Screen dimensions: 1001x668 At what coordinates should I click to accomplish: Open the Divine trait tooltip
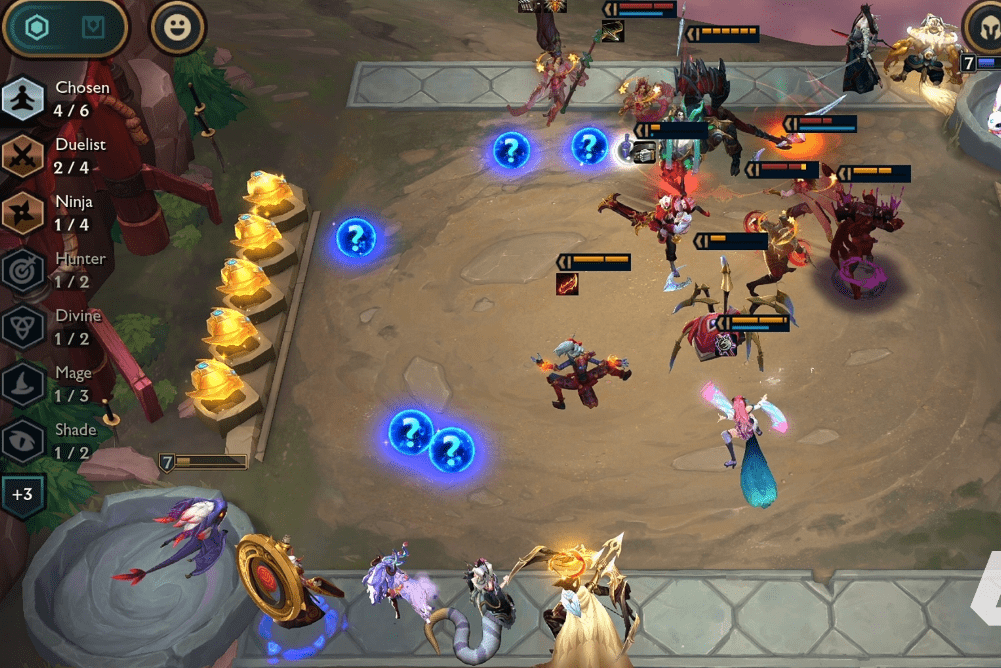click(x=22, y=326)
